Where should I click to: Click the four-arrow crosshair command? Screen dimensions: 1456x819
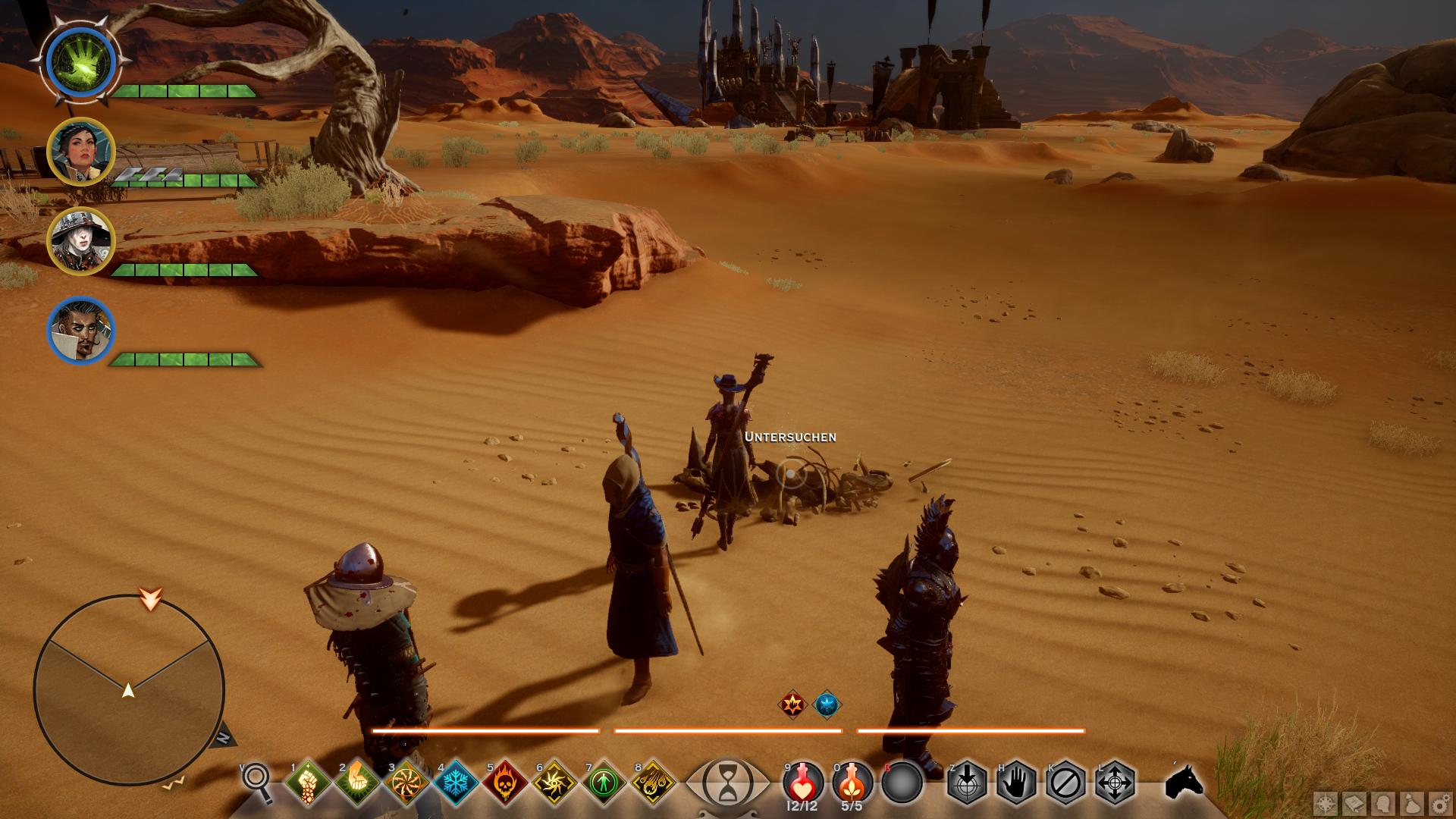[x=1115, y=782]
